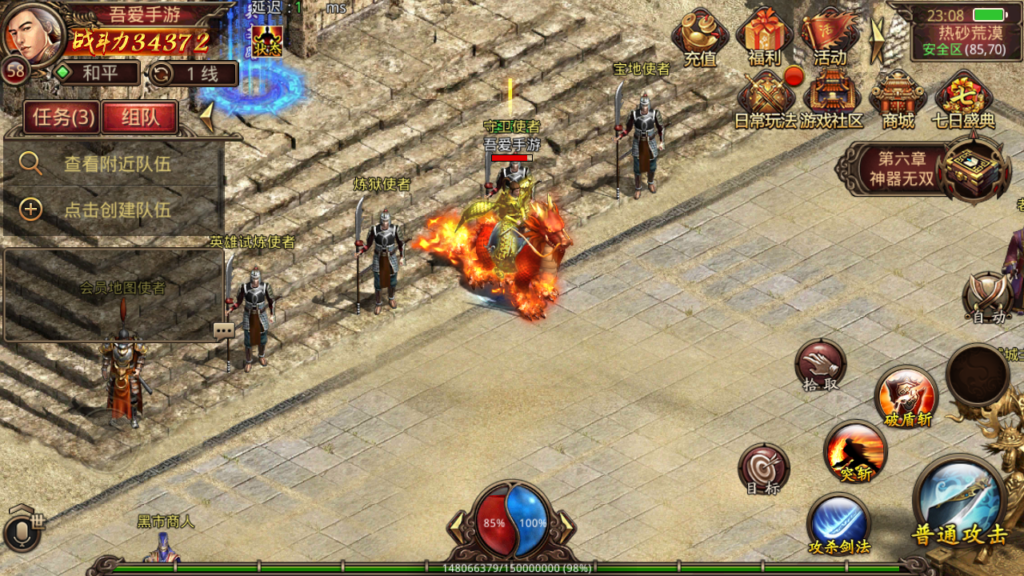Open the 充值 recharge shop

click(700, 38)
